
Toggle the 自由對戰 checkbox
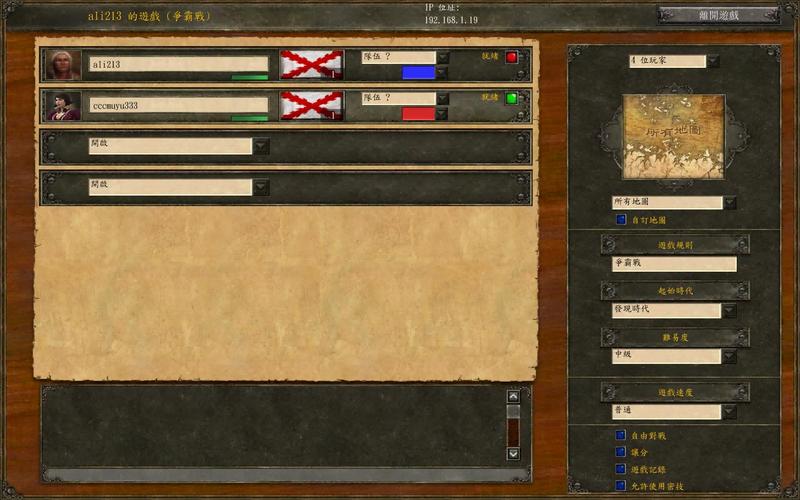click(x=621, y=436)
